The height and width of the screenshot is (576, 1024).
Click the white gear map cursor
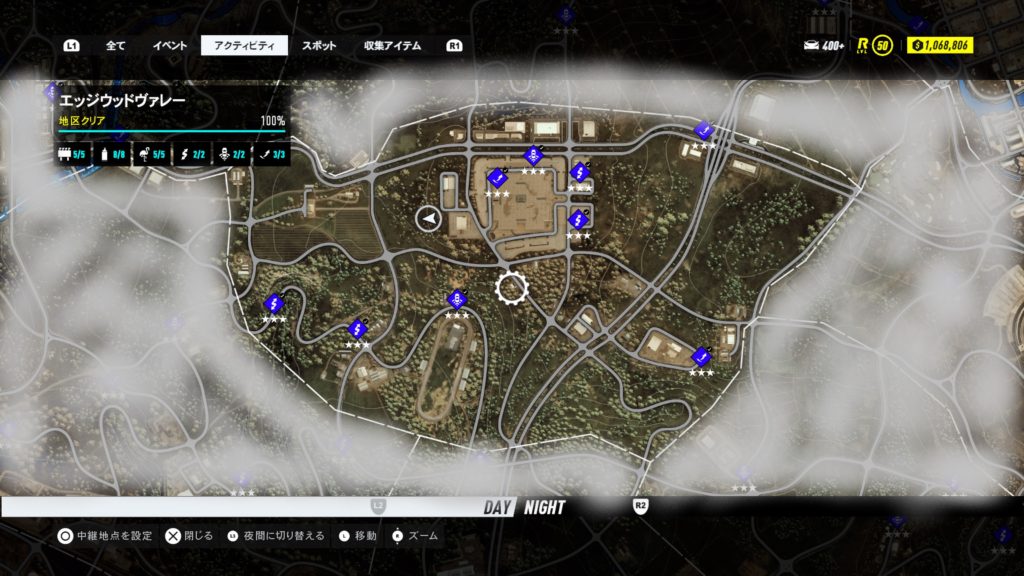[x=511, y=288]
